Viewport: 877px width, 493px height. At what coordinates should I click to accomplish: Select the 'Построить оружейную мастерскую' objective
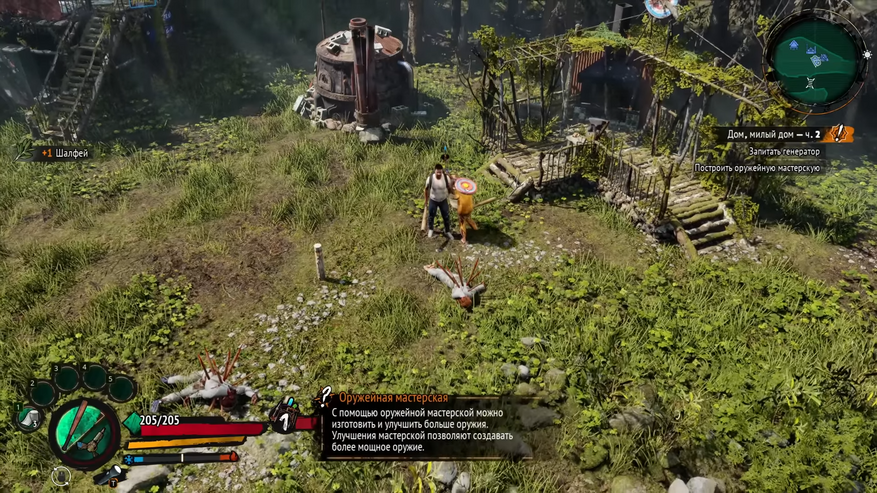pyautogui.click(x=757, y=168)
